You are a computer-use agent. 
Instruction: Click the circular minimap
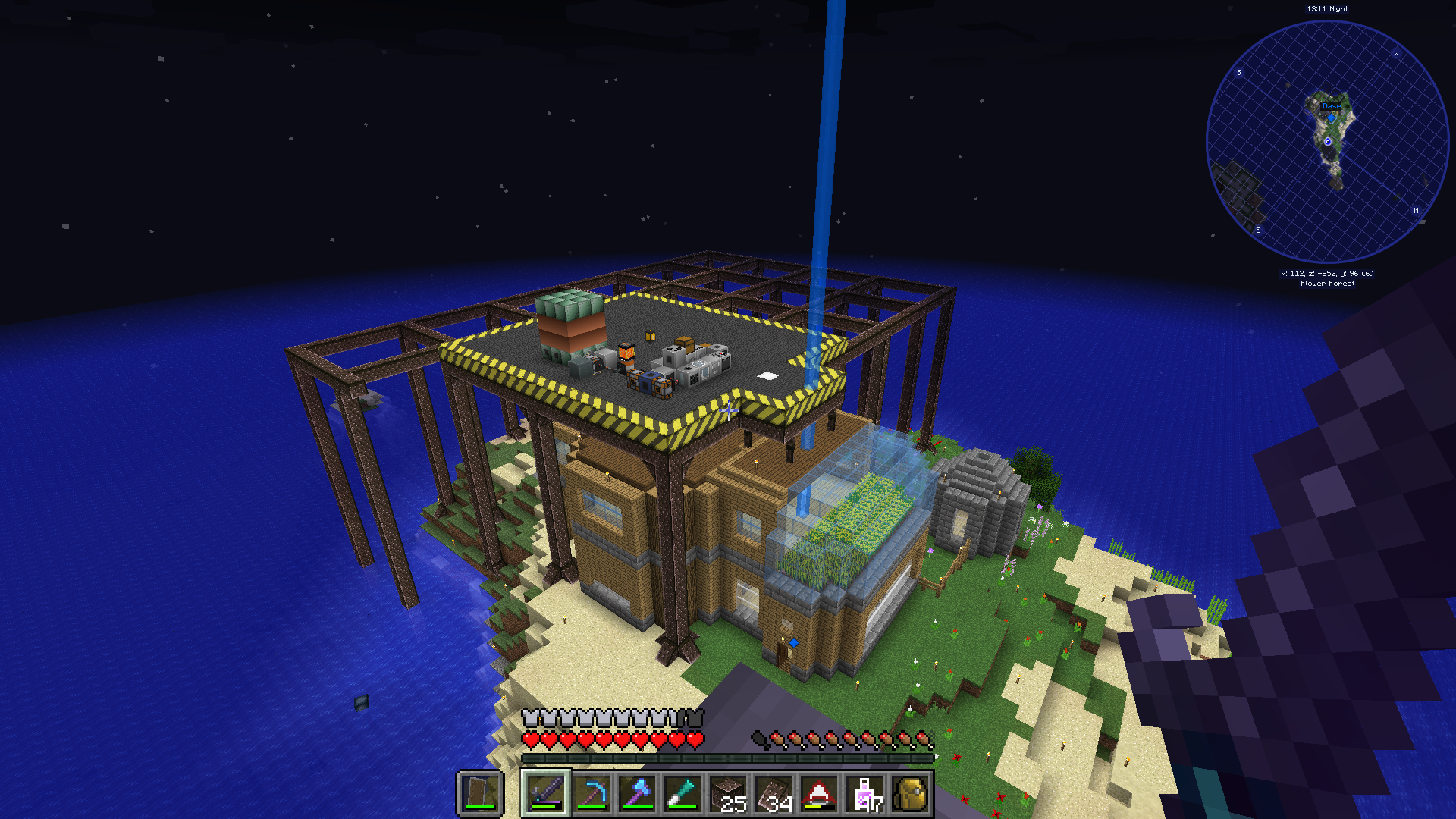(1327, 143)
